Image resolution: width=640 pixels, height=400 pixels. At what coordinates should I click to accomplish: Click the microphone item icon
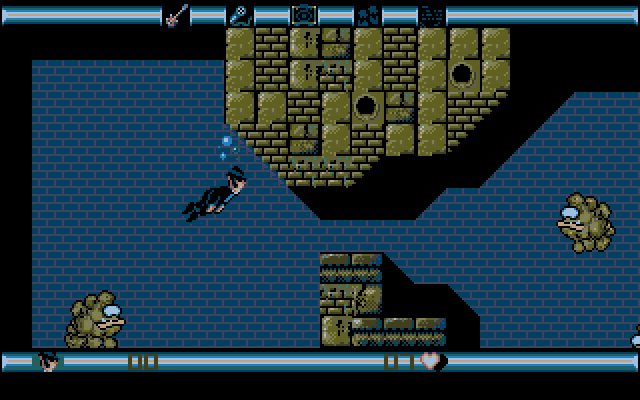[x=240, y=15]
